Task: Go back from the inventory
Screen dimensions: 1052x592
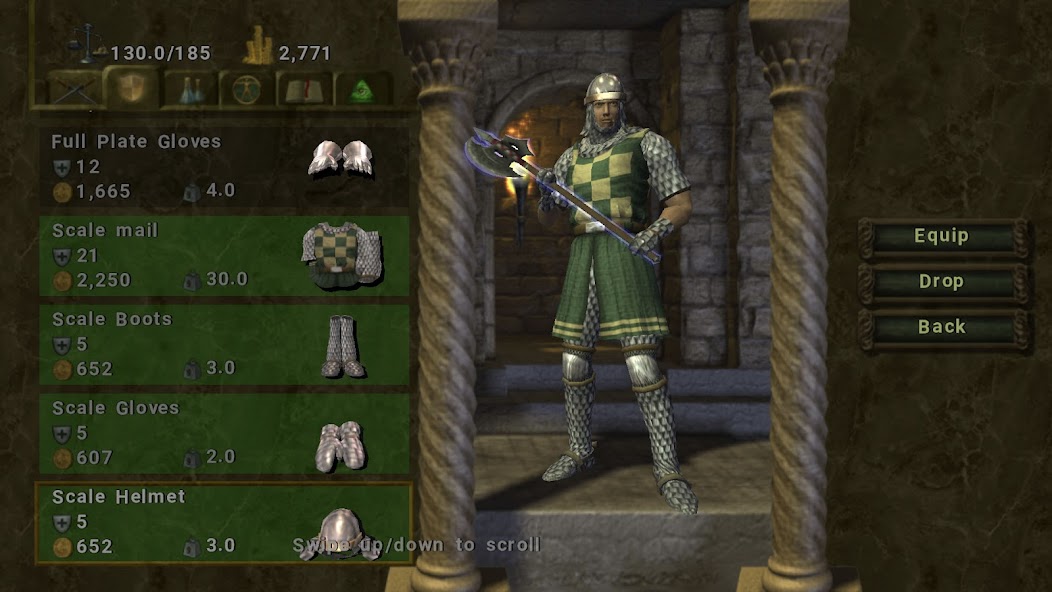Action: coord(941,327)
